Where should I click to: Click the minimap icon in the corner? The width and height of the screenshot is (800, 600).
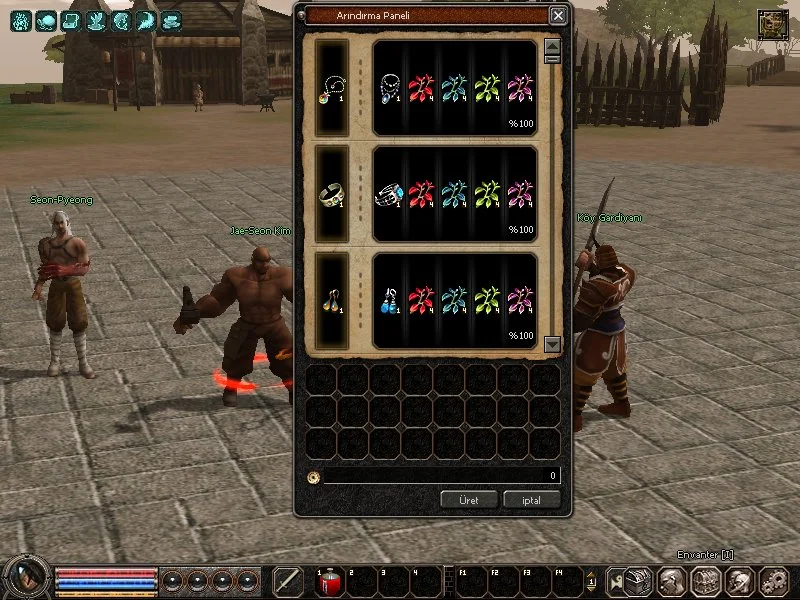[x=772, y=24]
